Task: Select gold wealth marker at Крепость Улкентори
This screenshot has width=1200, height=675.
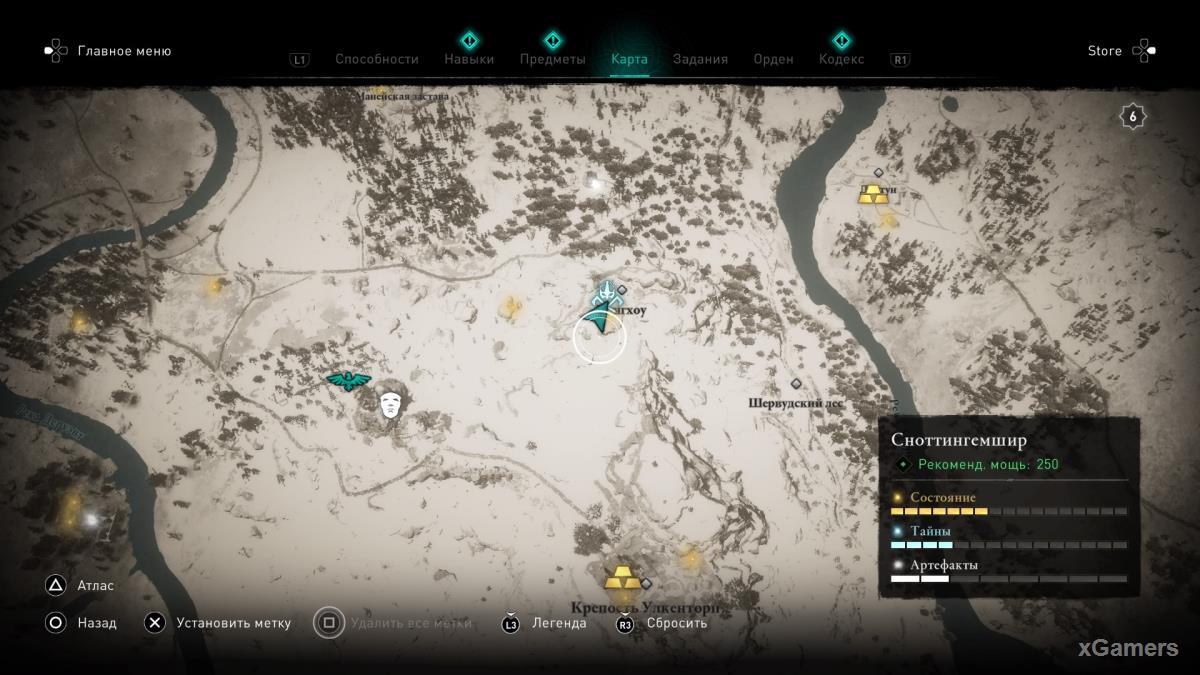Action: tap(621, 578)
